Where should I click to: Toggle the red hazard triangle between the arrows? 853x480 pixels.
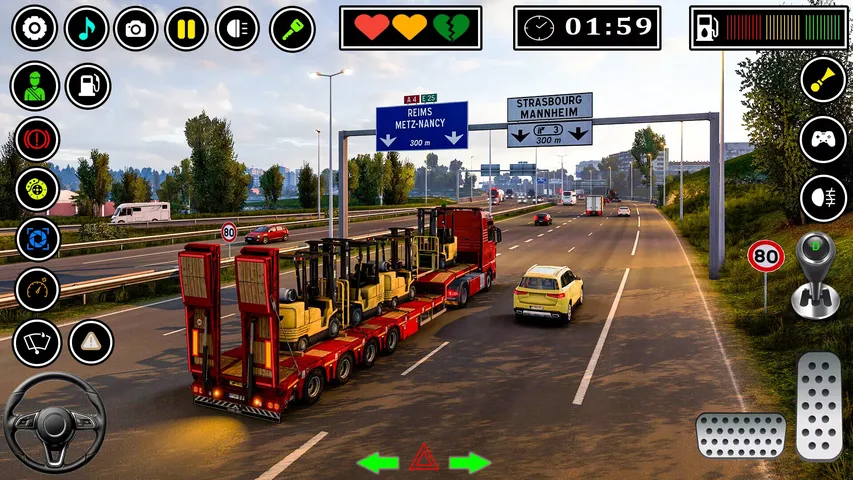click(x=424, y=458)
